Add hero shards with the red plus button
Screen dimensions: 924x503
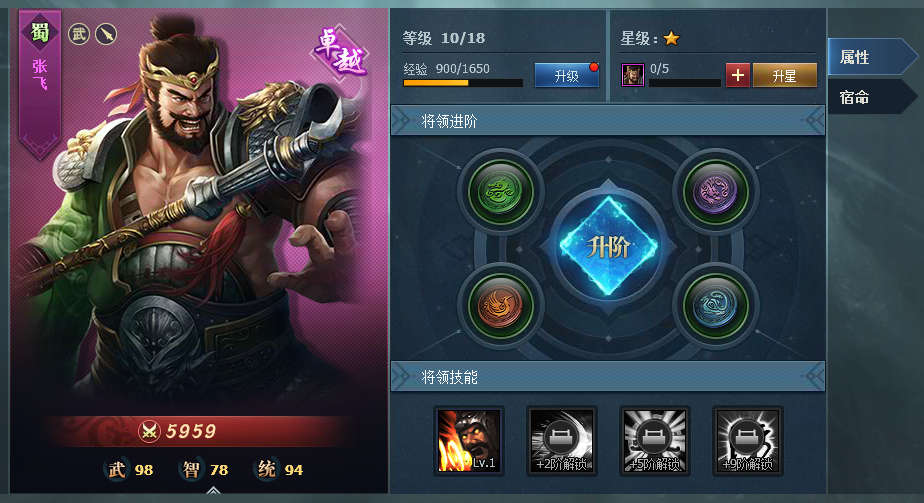coord(737,75)
